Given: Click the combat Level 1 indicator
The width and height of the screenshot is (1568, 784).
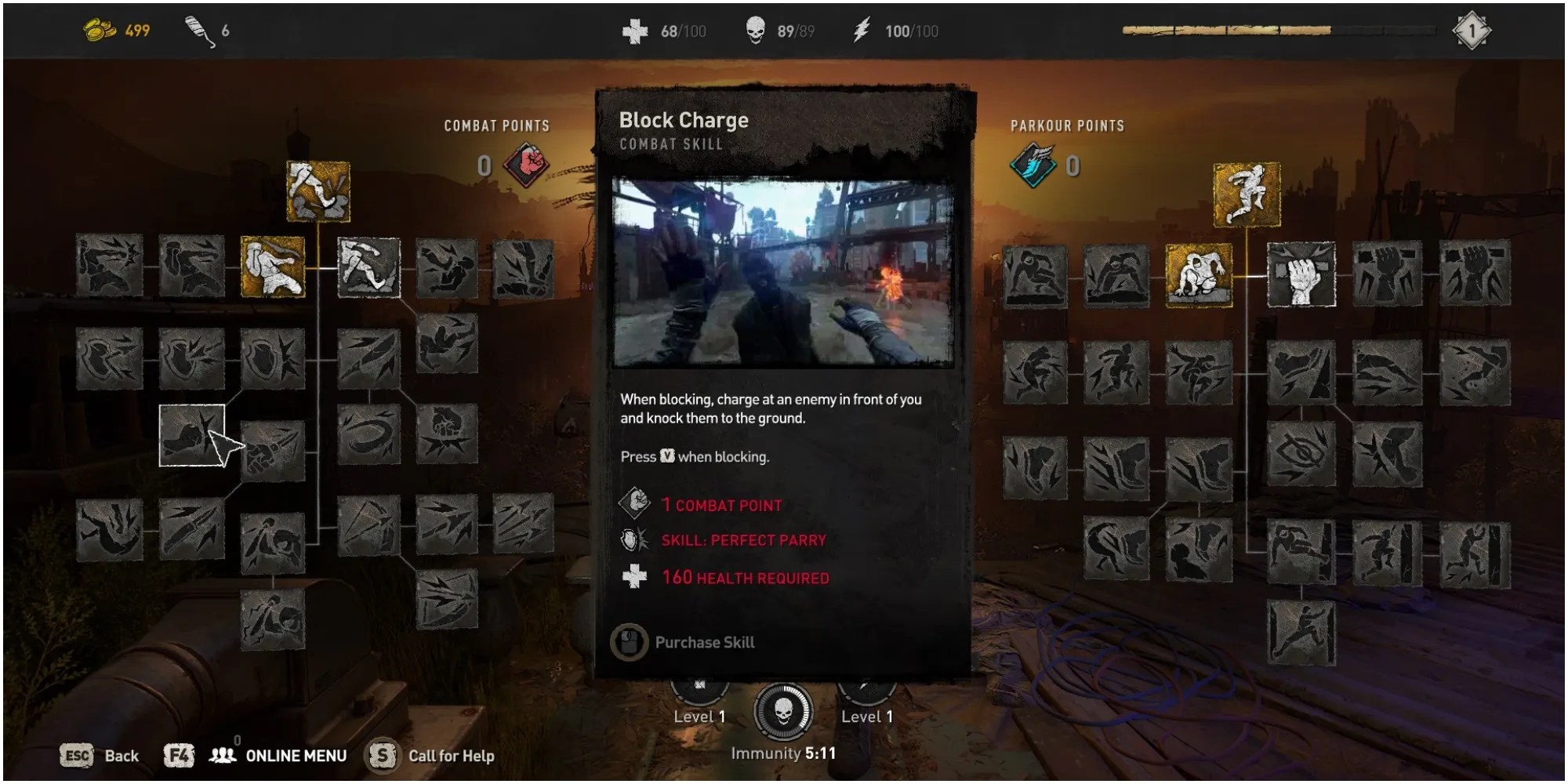Looking at the screenshot, I should click(x=698, y=715).
